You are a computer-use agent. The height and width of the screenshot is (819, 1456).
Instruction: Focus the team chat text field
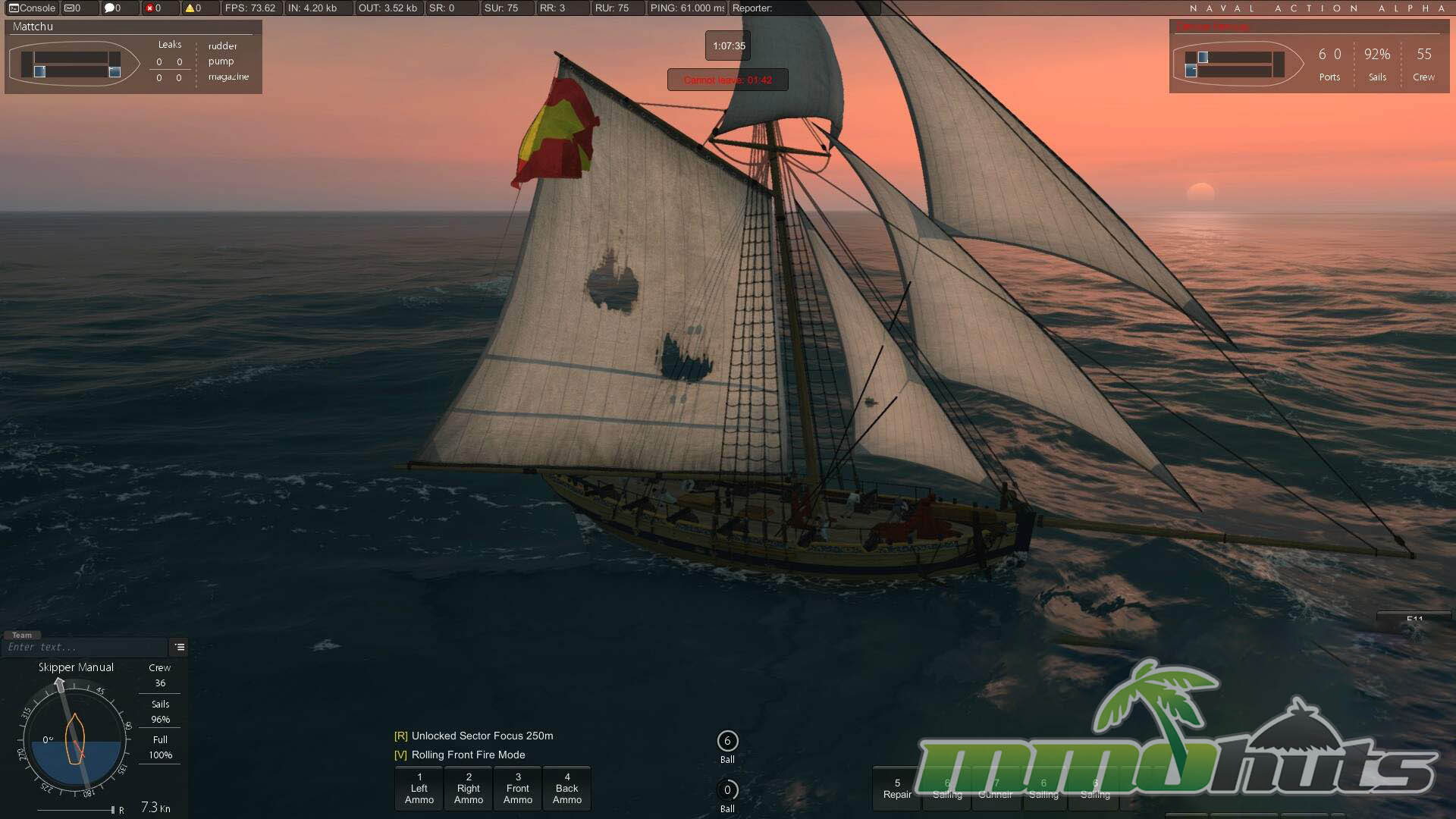click(x=83, y=647)
